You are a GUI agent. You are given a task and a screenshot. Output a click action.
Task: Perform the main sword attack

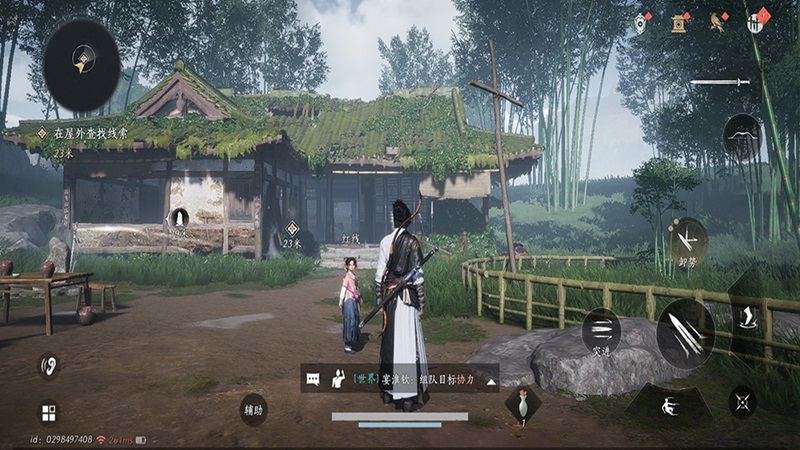(x=686, y=333)
